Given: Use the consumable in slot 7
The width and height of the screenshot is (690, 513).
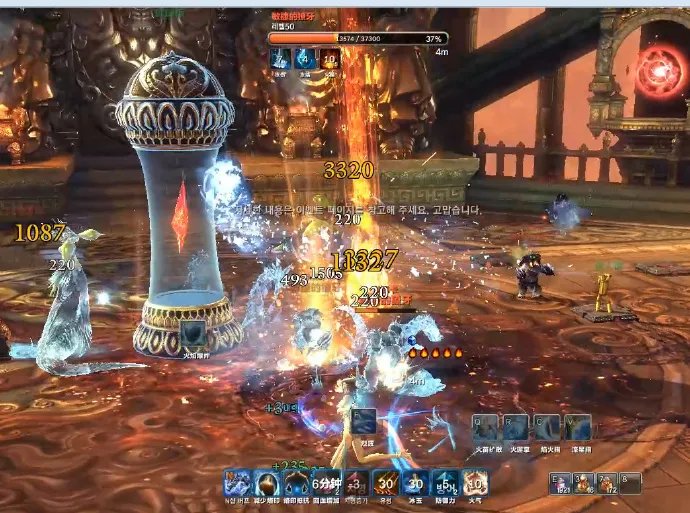Looking at the screenshot, I should pos(606,483).
